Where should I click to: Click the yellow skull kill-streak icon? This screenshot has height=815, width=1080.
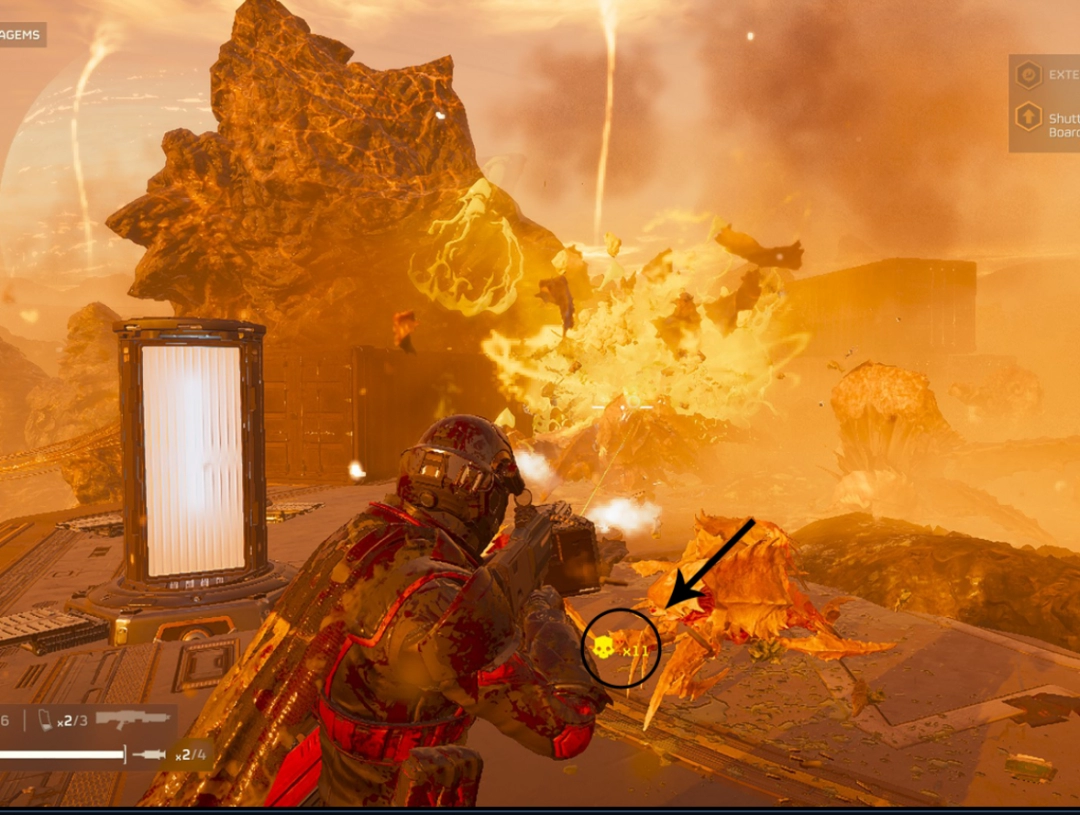[603, 648]
